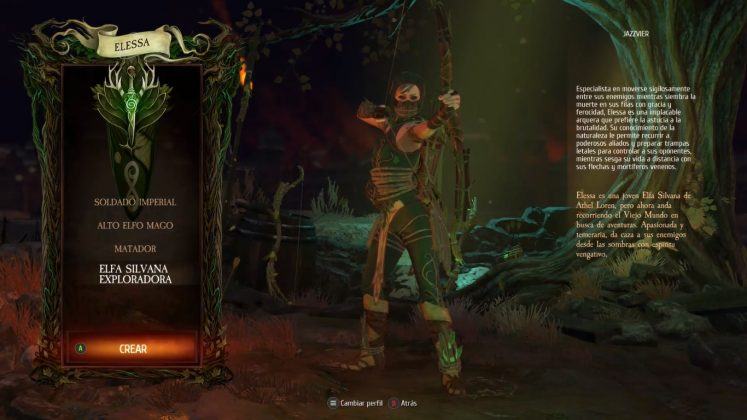Choose the Alto Elfo Mago class
Image resolution: width=747 pixels, height=420 pixels.
point(133,225)
